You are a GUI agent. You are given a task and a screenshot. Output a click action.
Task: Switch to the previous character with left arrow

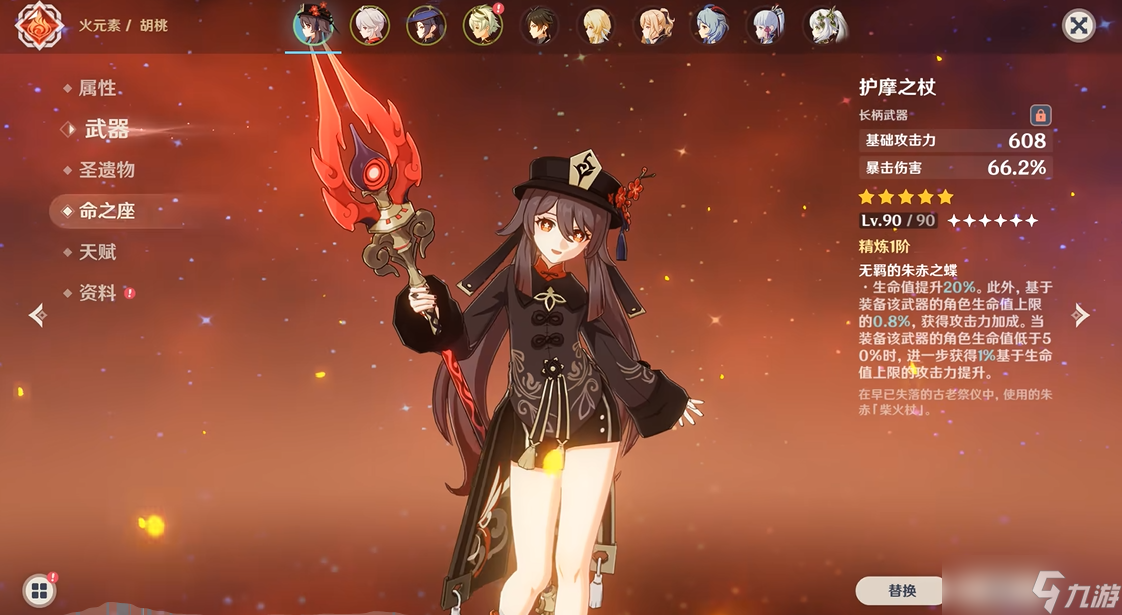point(38,316)
